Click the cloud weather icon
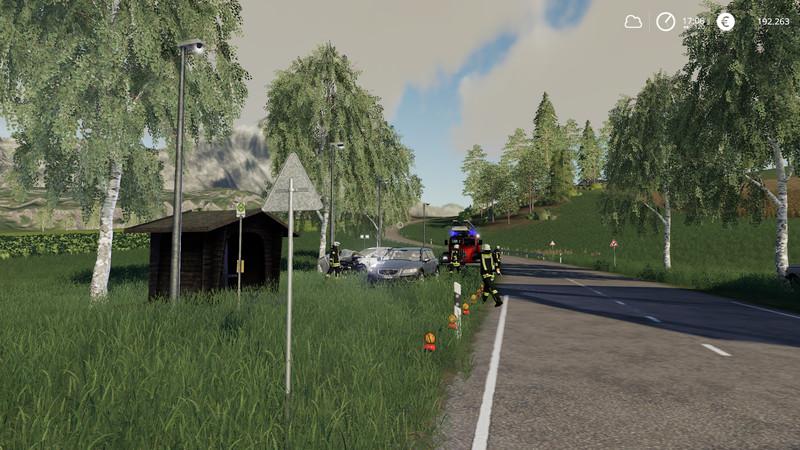This screenshot has width=800, height=450. tap(633, 21)
